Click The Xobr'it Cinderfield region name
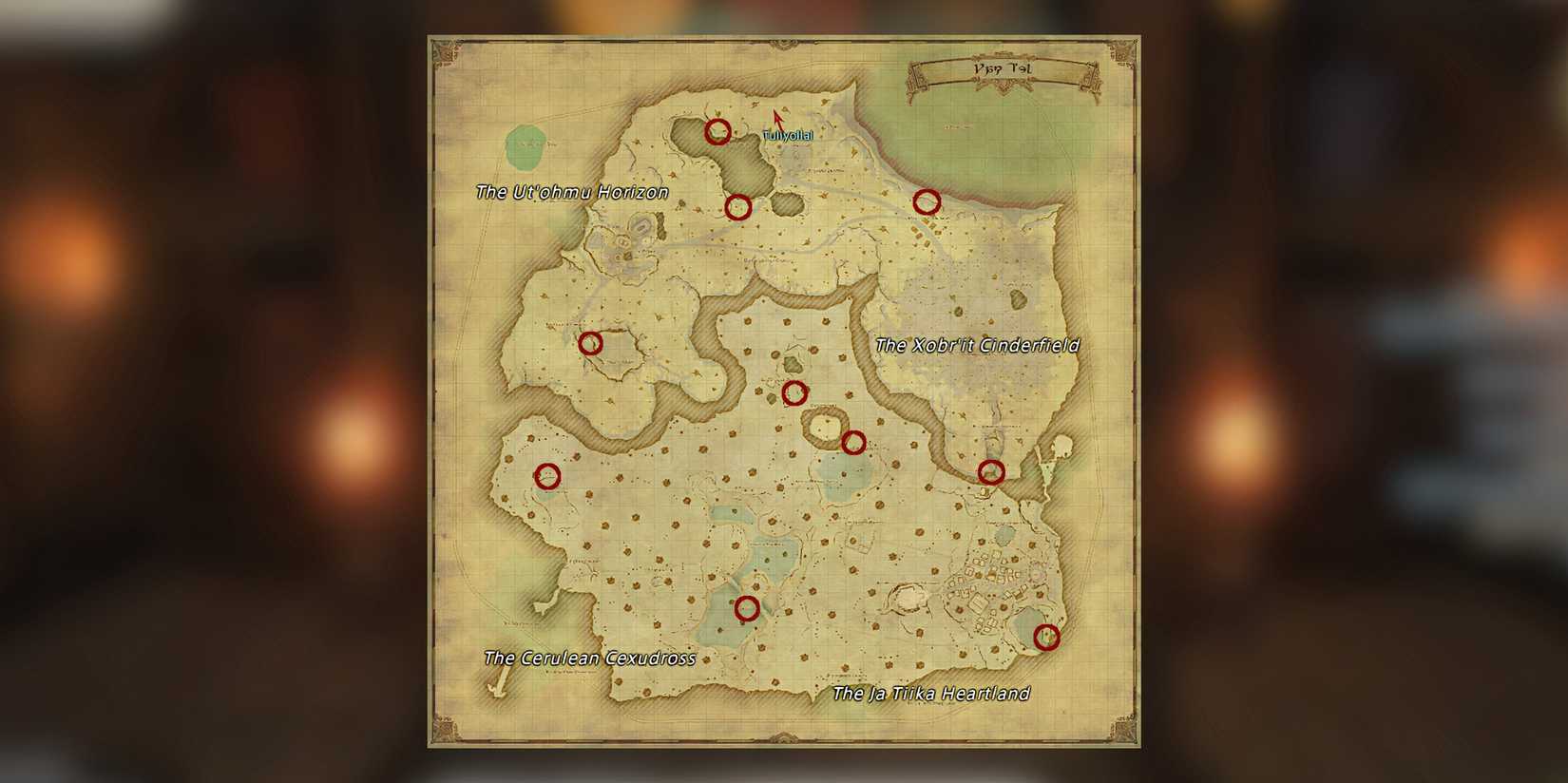Viewport: 1568px width, 783px height. tap(978, 346)
